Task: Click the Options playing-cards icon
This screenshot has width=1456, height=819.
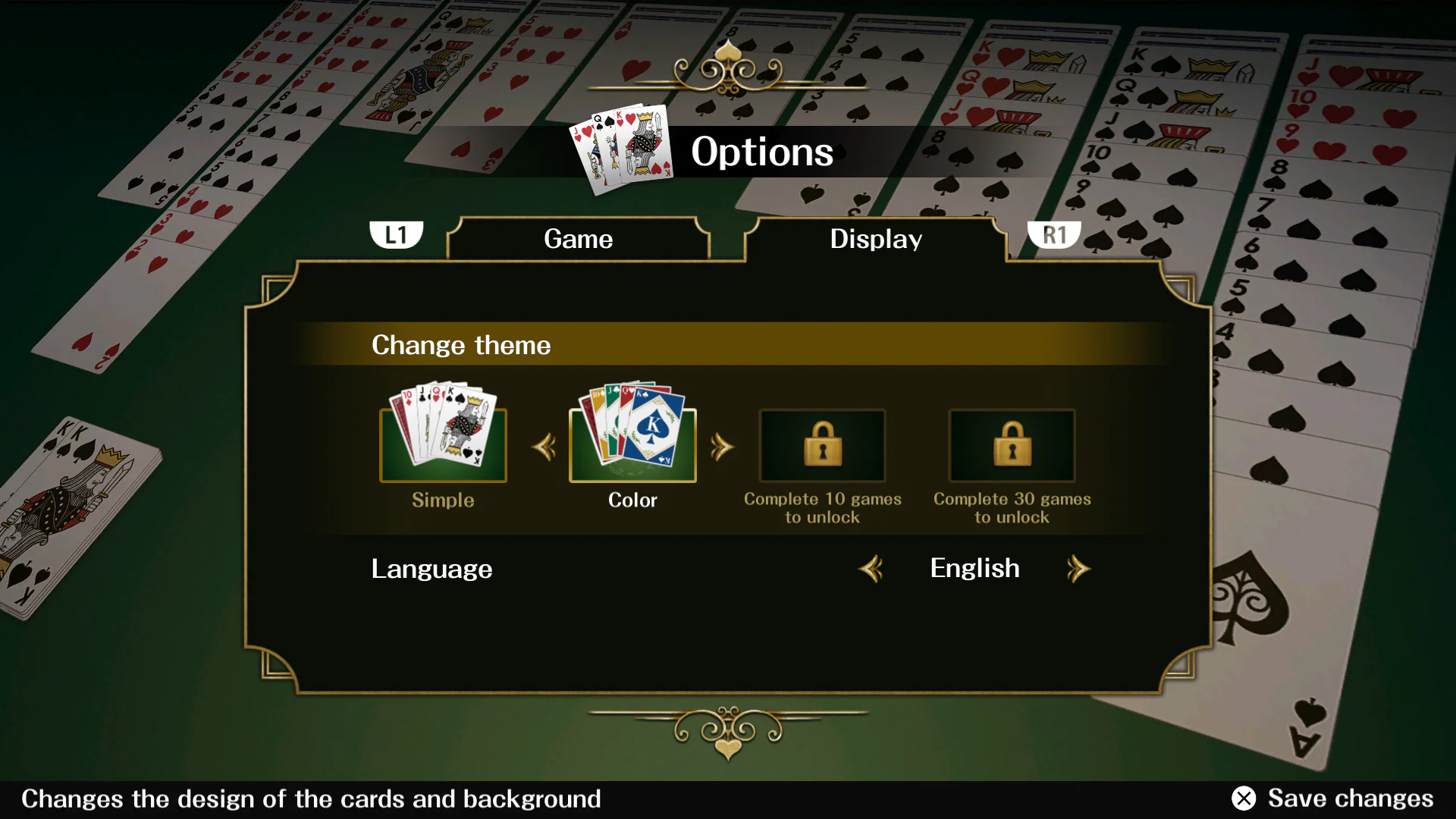Action: coord(622,148)
